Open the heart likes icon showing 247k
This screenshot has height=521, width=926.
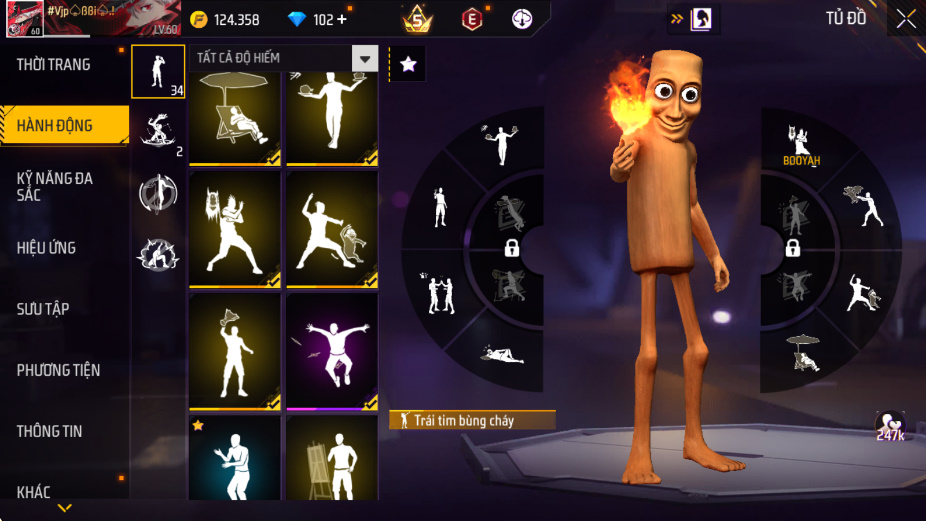889,423
